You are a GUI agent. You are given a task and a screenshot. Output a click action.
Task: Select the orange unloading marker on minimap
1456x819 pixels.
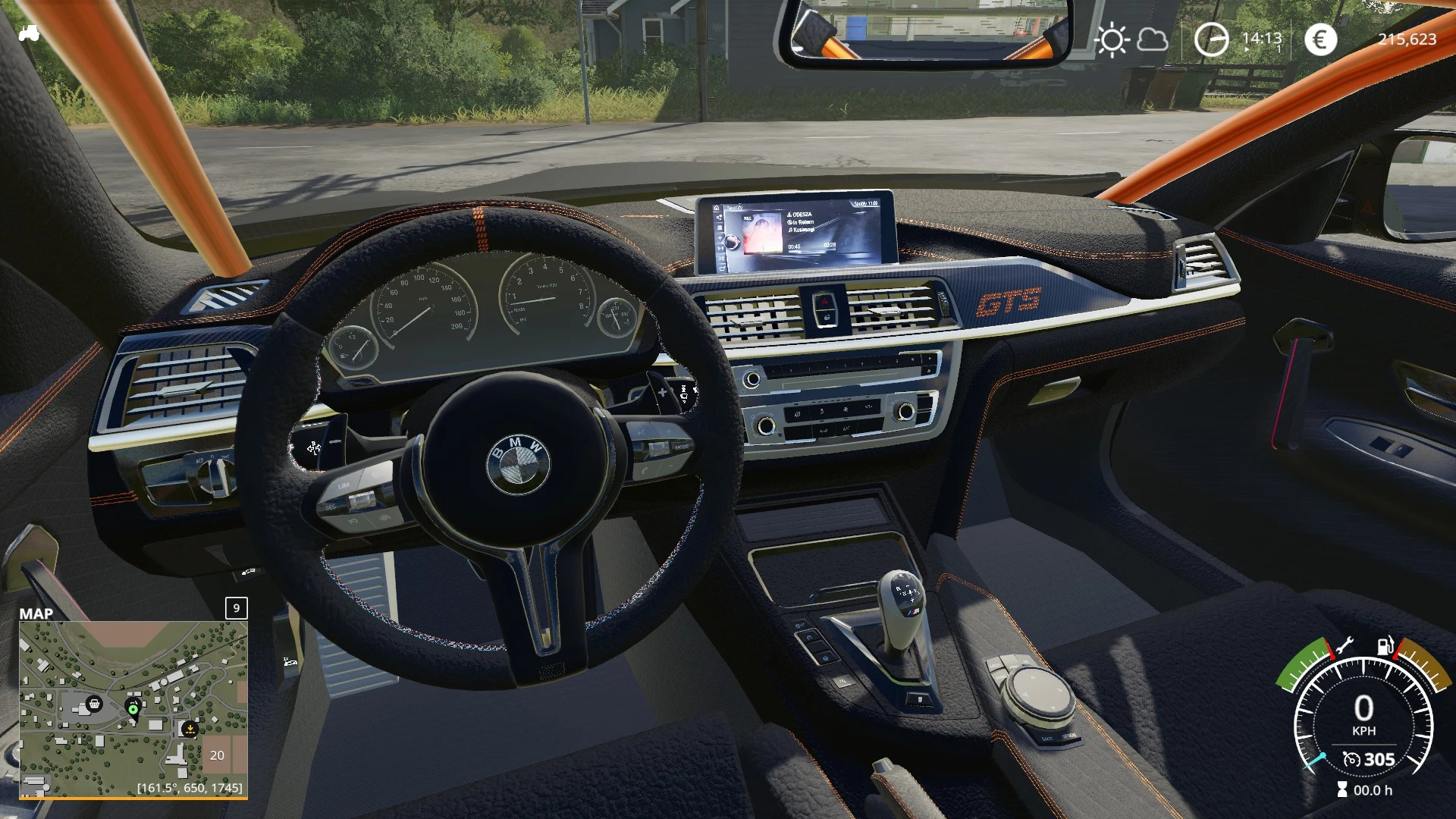(x=190, y=729)
